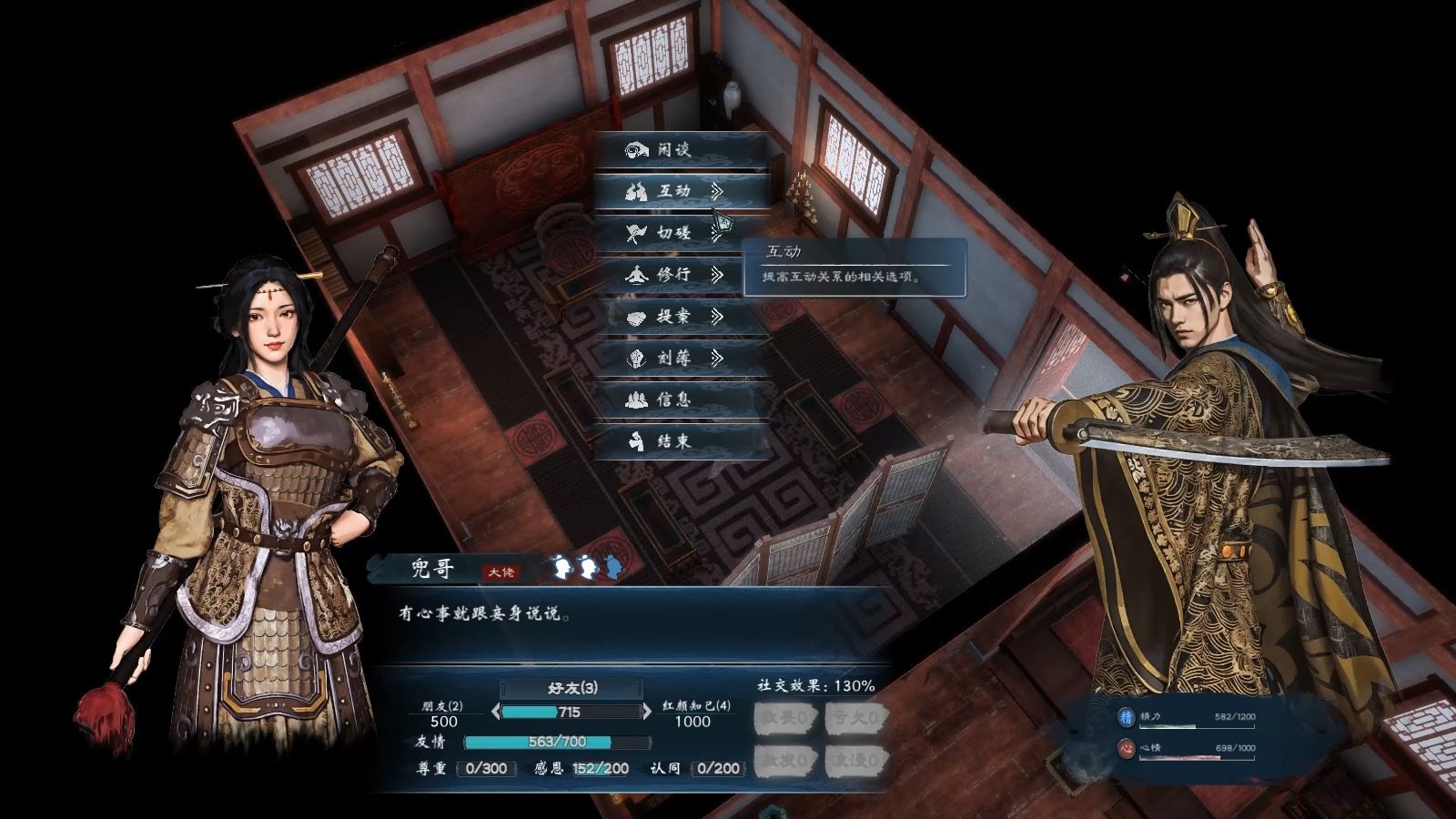Click the 敬畏 token button
Screen dimensions: 1456x819
click(x=784, y=718)
